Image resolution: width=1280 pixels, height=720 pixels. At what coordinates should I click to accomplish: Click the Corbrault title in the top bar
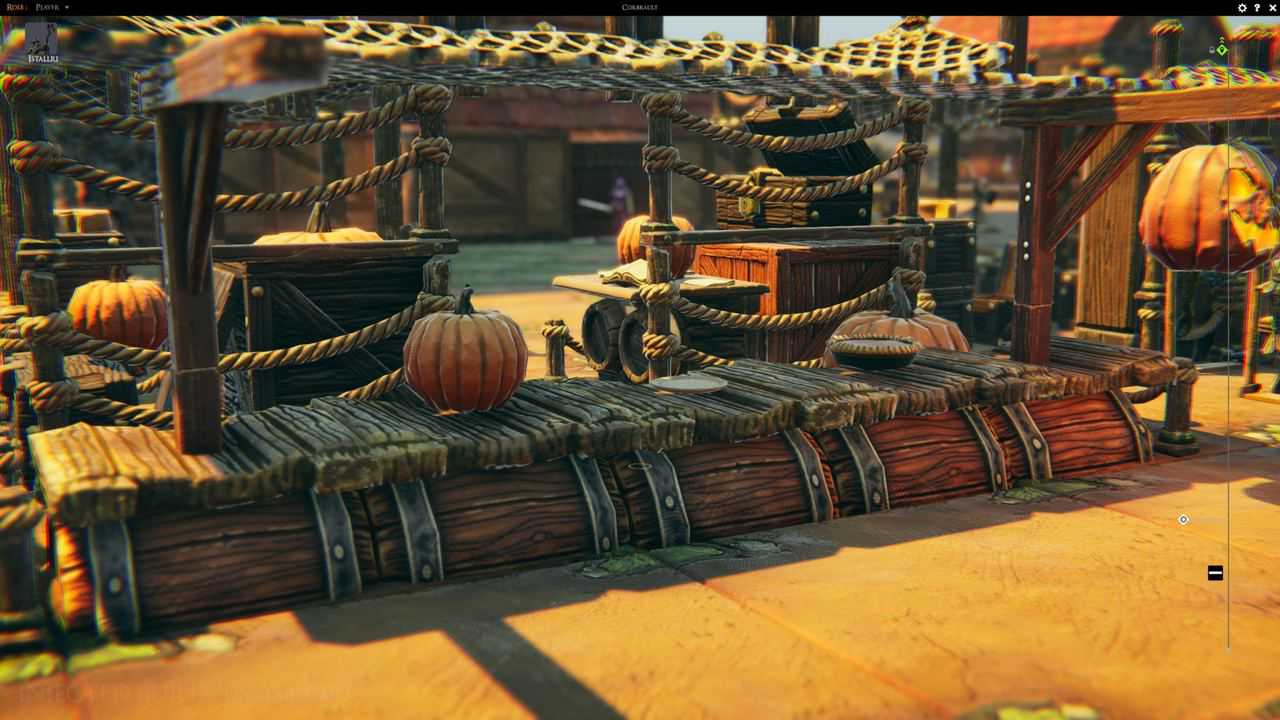click(640, 7)
